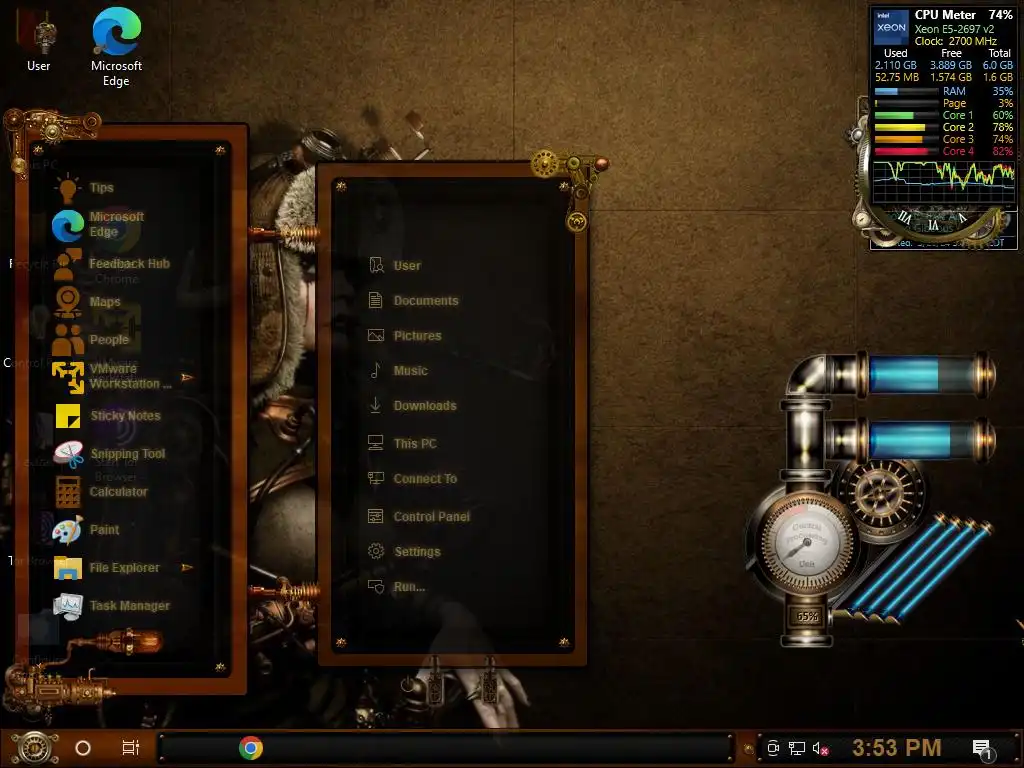This screenshot has width=1024, height=768.
Task: Open Control Panel
Action: coord(431,517)
